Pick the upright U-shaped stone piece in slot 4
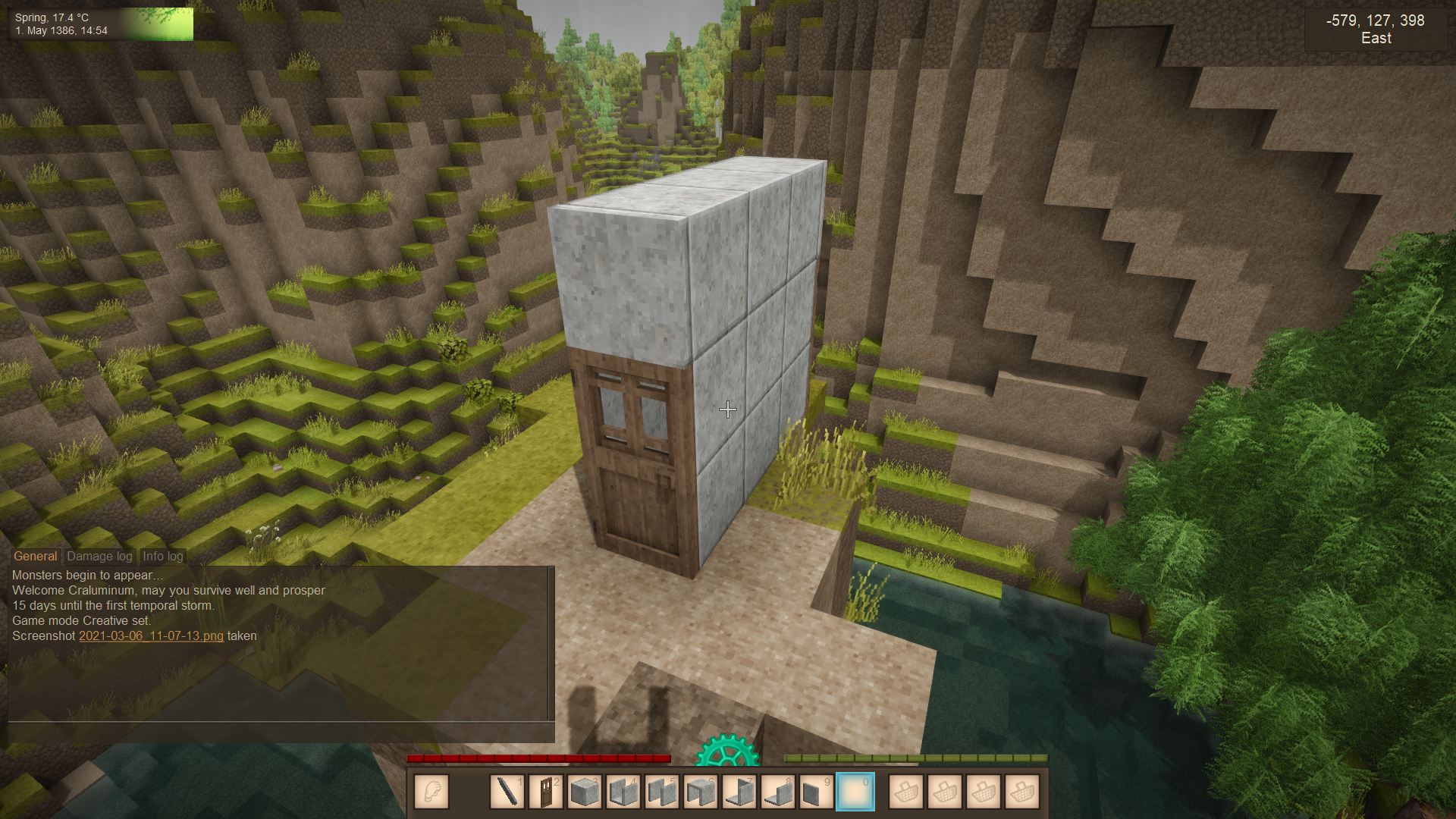The width and height of the screenshot is (1456, 819). (x=623, y=792)
